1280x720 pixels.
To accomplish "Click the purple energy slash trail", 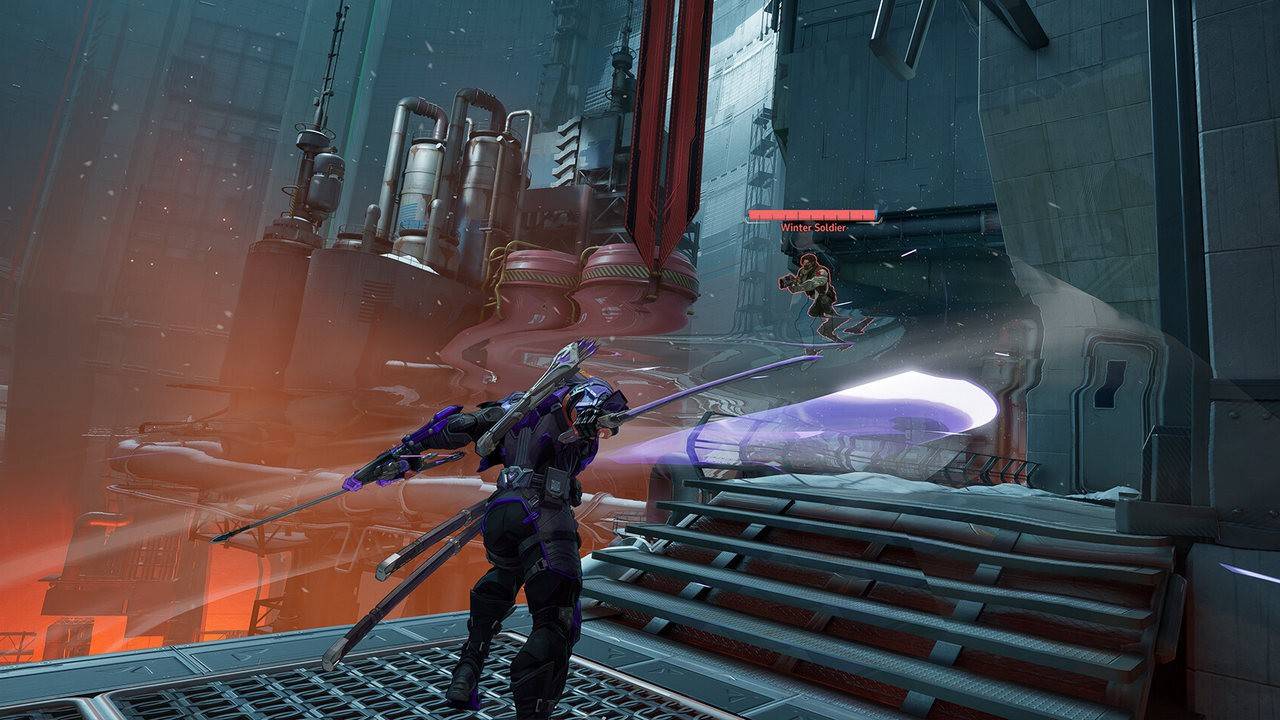I will [880, 410].
